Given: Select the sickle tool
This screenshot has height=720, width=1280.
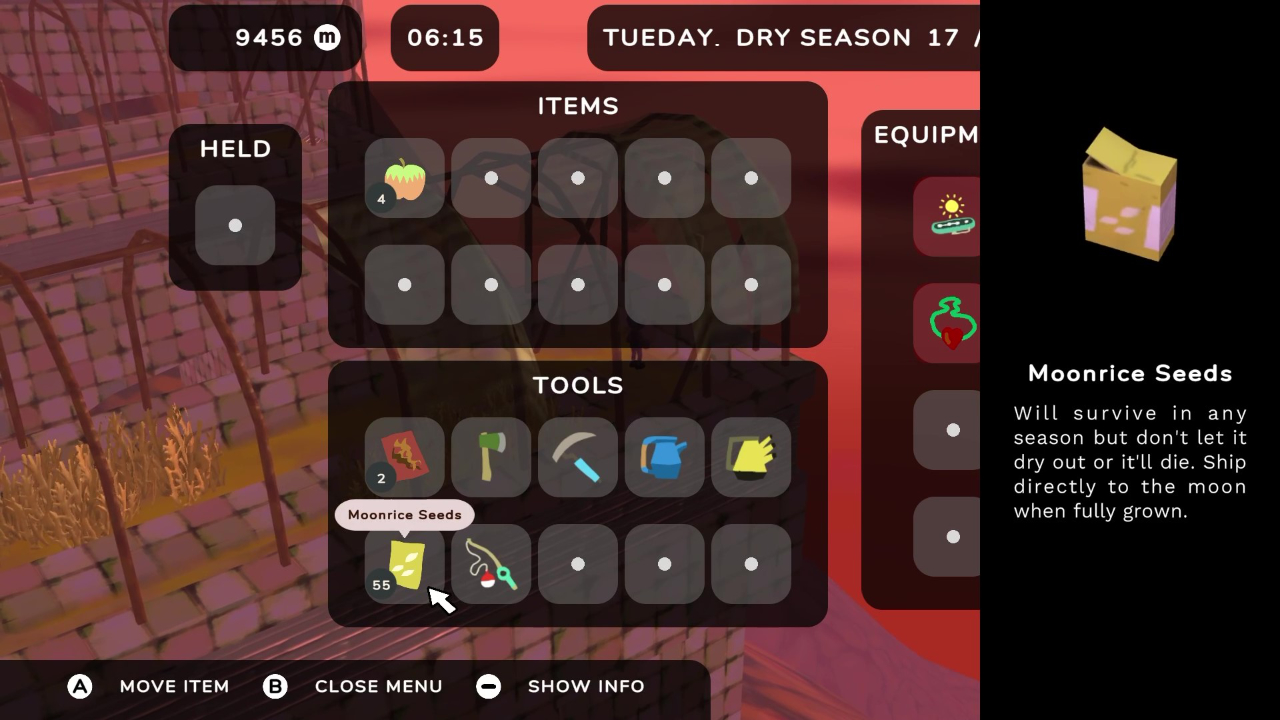Looking at the screenshot, I should (x=578, y=457).
